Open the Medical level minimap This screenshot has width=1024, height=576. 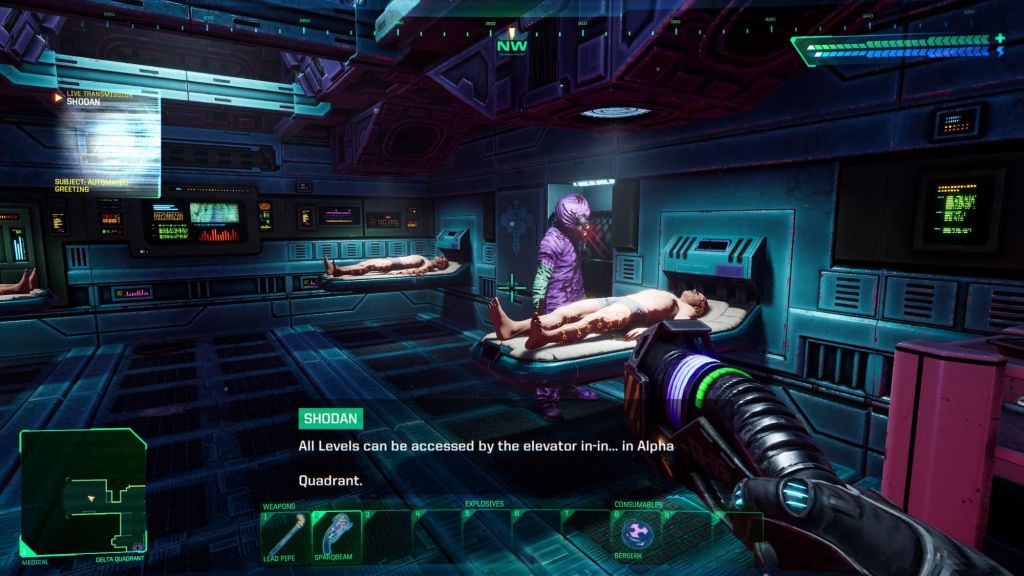point(83,490)
